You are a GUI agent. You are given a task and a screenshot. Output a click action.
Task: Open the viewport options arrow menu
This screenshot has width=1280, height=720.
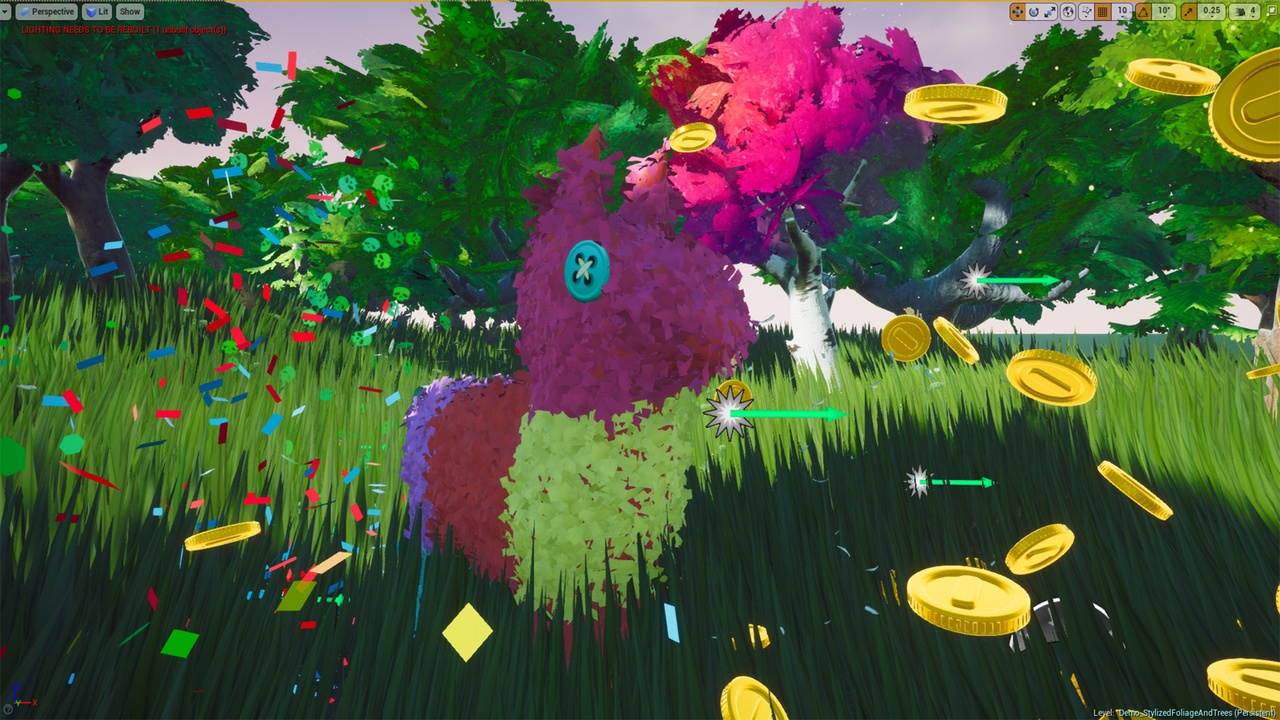point(6,11)
